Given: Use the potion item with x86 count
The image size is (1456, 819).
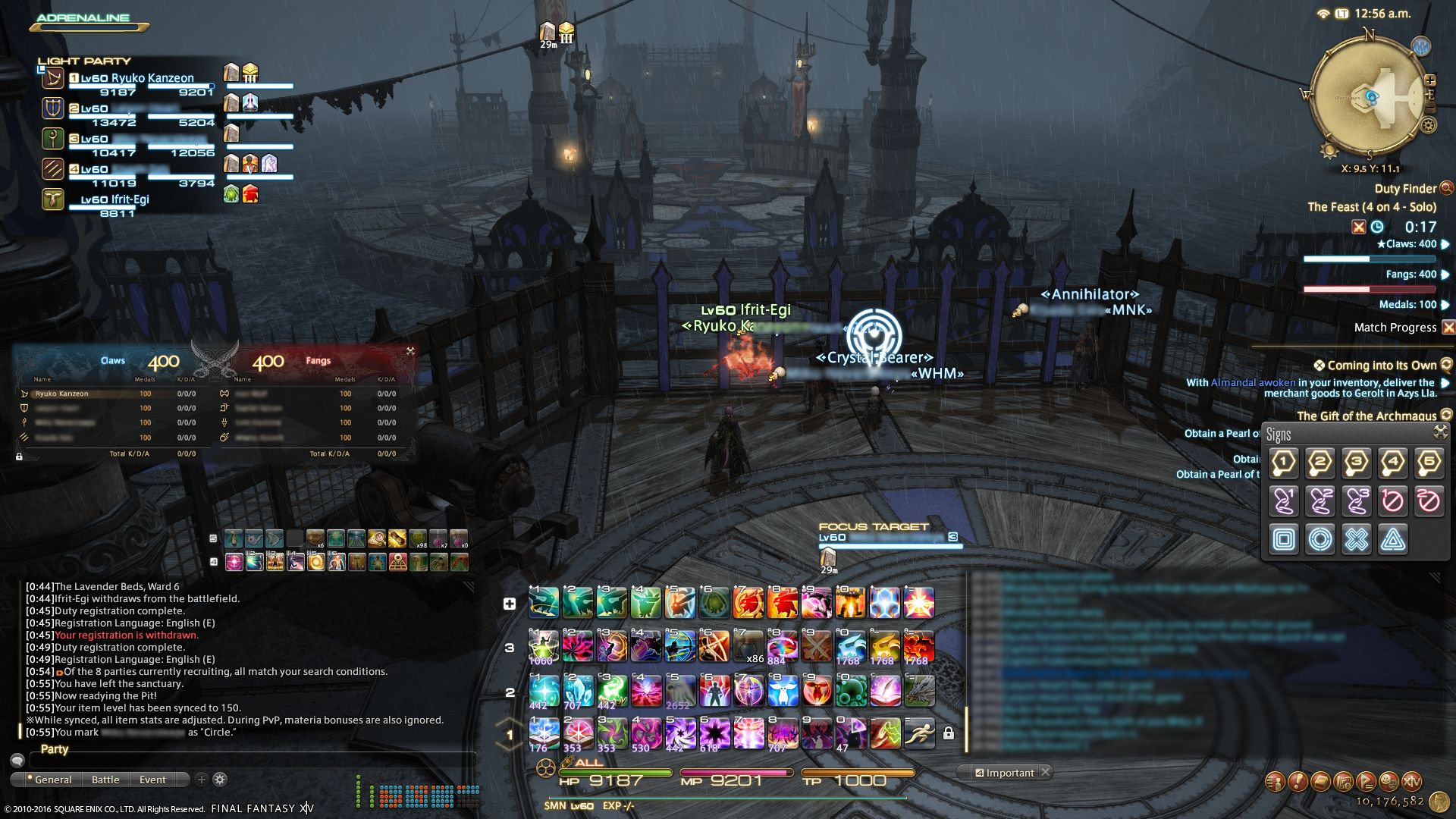Looking at the screenshot, I should [x=748, y=647].
